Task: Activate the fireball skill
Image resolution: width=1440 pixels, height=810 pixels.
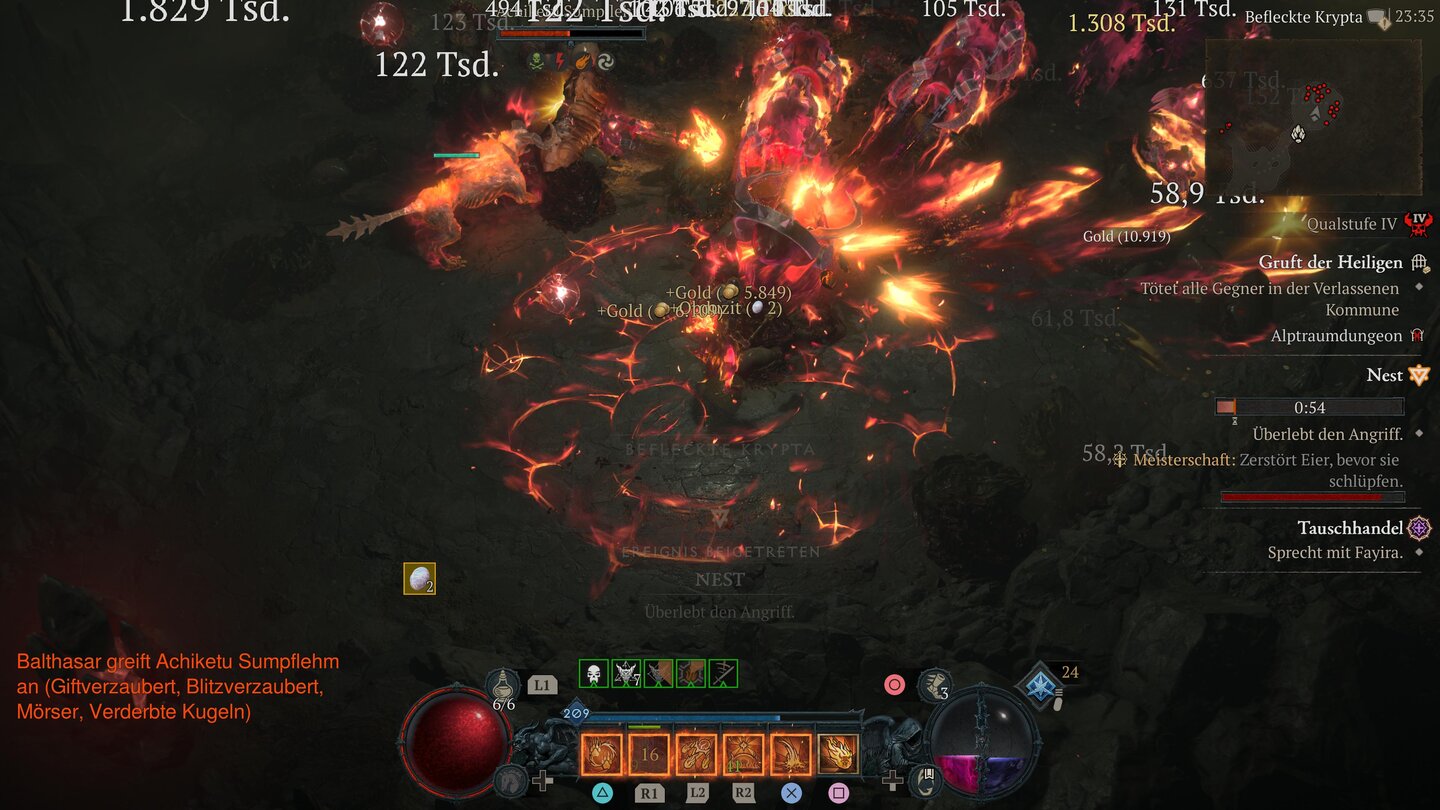Action: 838,754
